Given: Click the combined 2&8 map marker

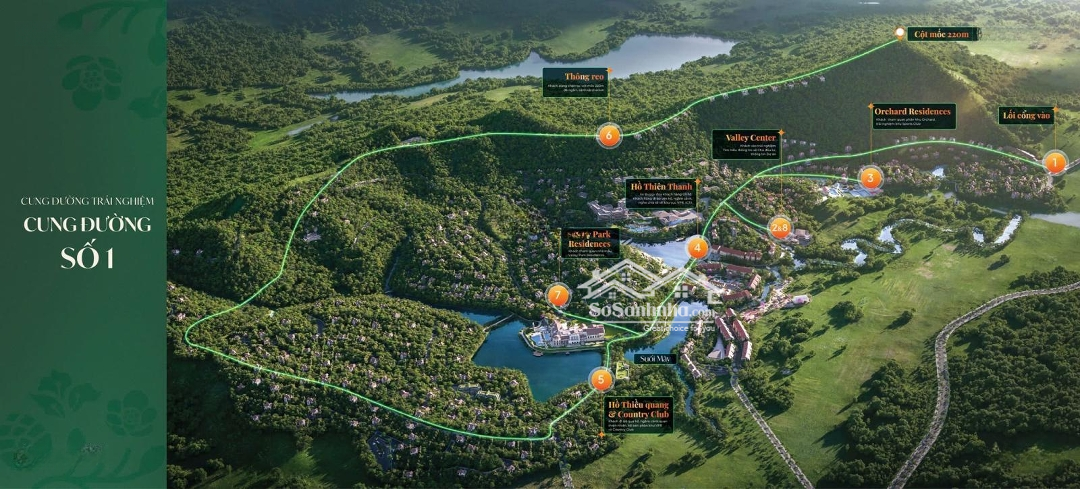Looking at the screenshot, I should click(781, 227).
